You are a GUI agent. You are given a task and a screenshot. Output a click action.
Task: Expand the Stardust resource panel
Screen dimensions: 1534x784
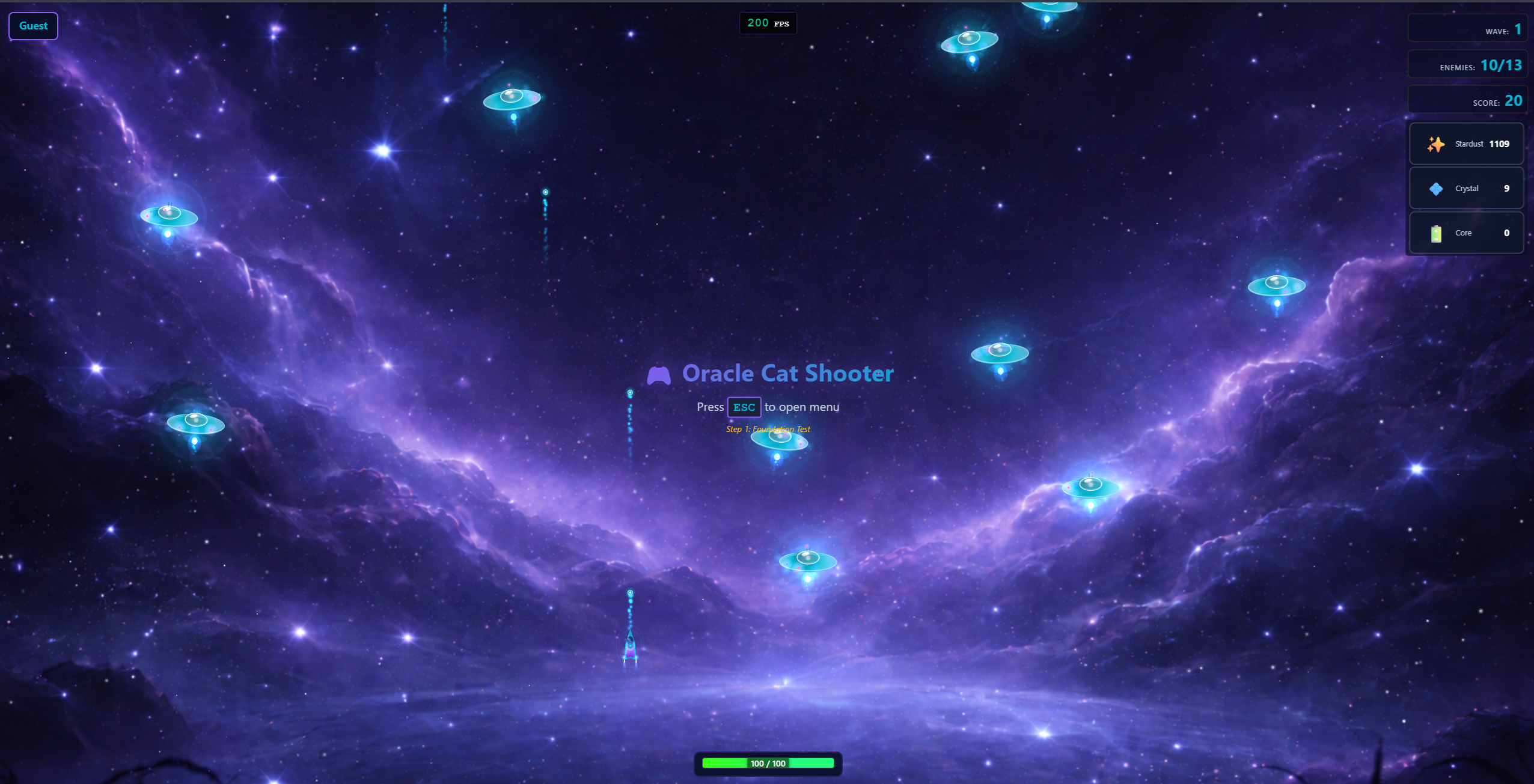click(x=1465, y=144)
